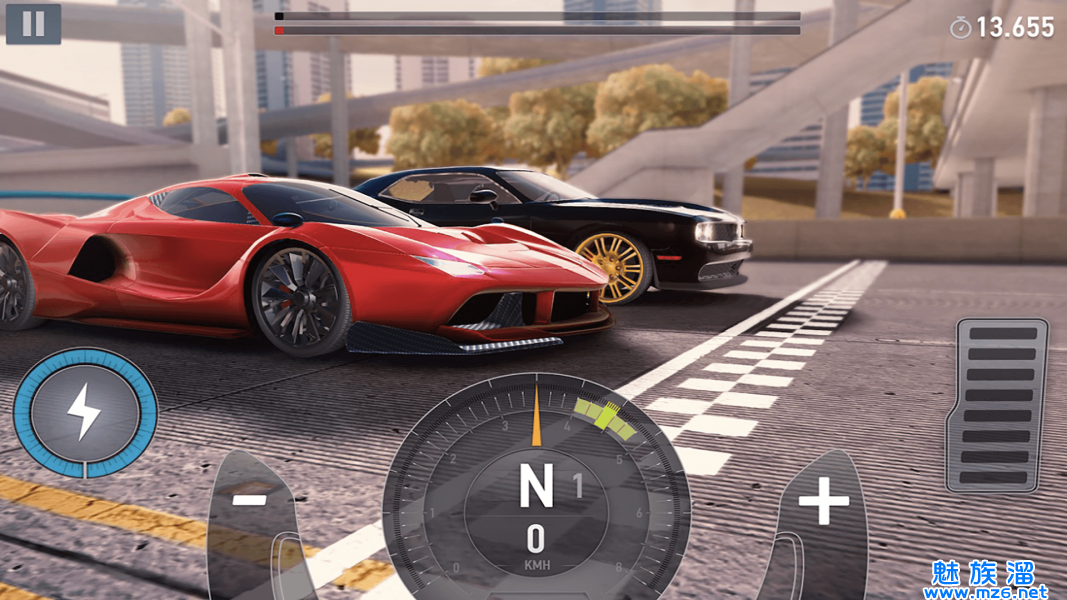Pause the race
Viewport: 1067px width, 600px height.
33,24
